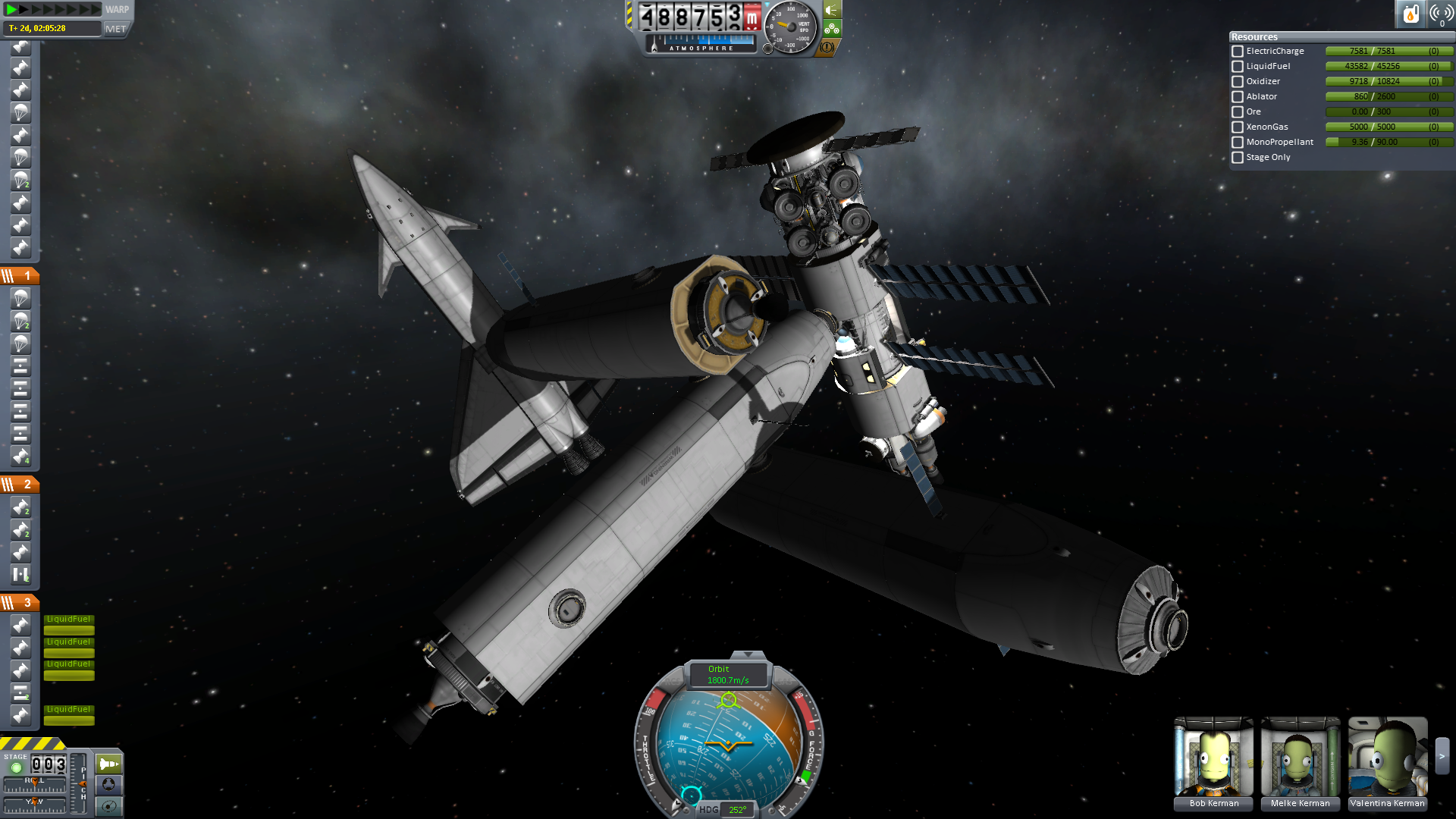1456x819 pixels.
Task: Toggle the MET mission time display
Action: tap(116, 29)
